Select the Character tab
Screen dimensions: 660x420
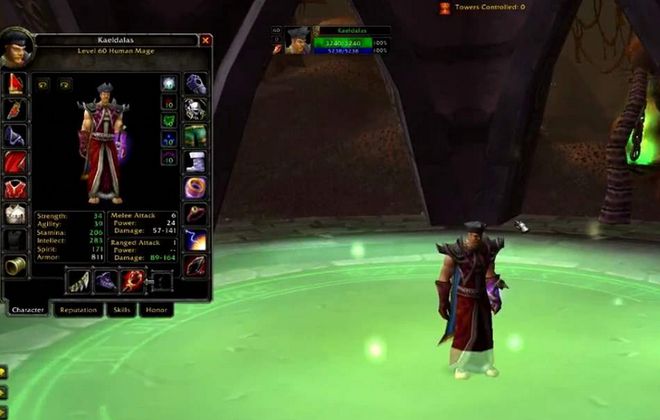(x=28, y=310)
